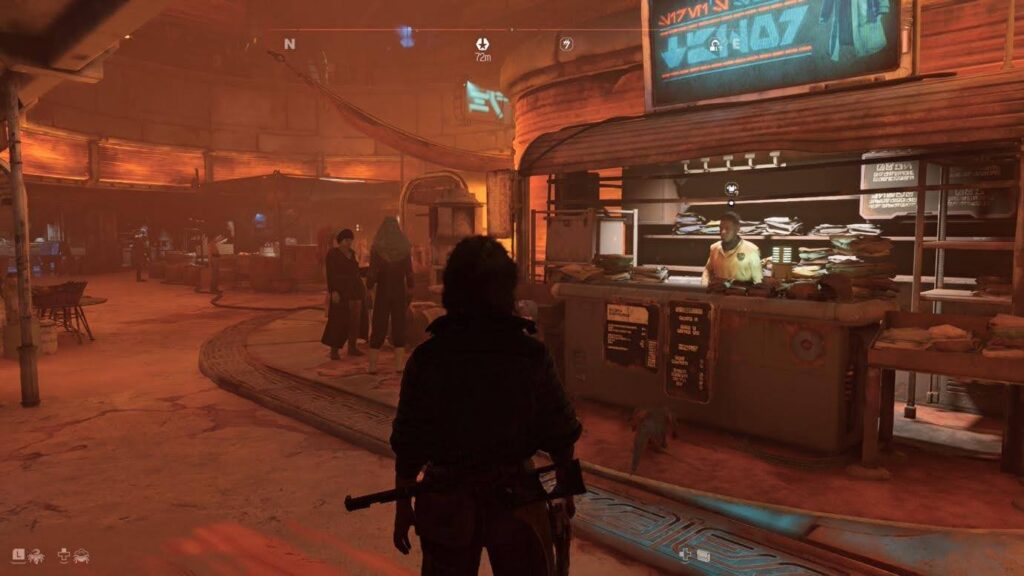Select the vendor icon above the merchant

coord(731,187)
